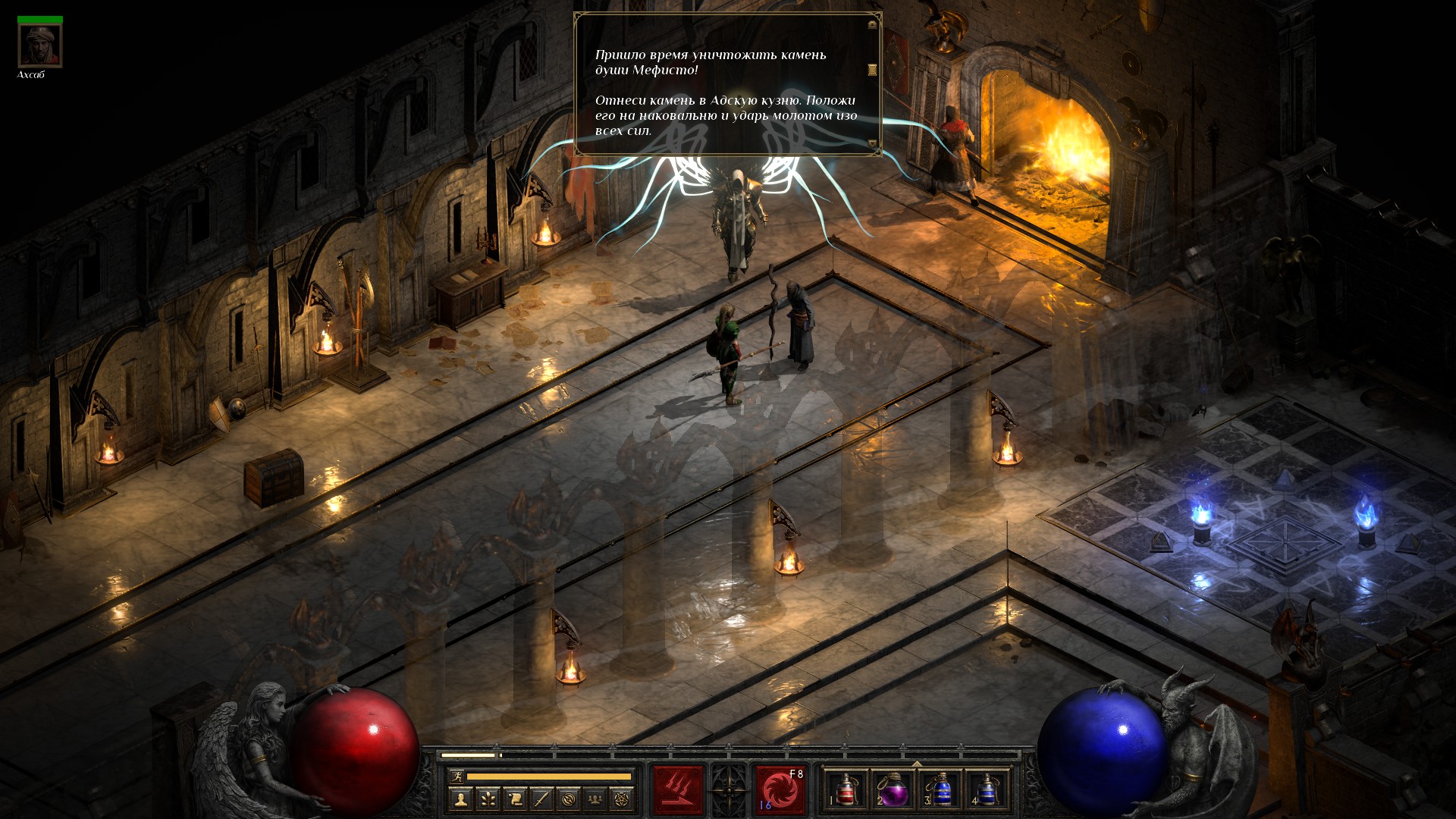Click the sword icon mini-panel button
Screen dimensions: 1456x819
[x=541, y=799]
